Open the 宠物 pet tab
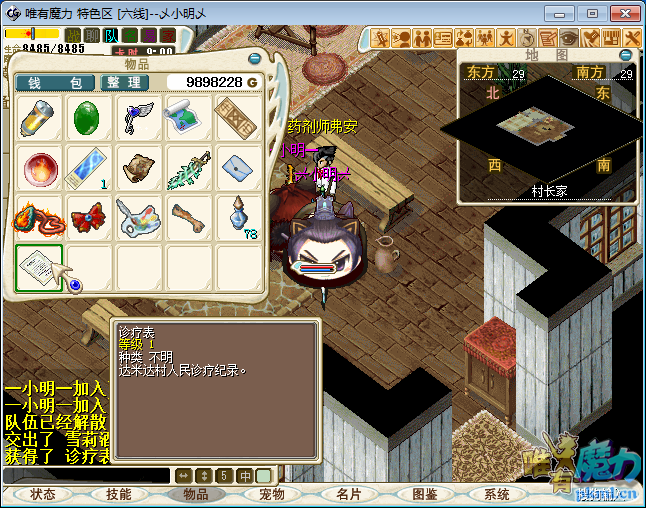The width and height of the screenshot is (646, 508). pyautogui.click(x=272, y=494)
